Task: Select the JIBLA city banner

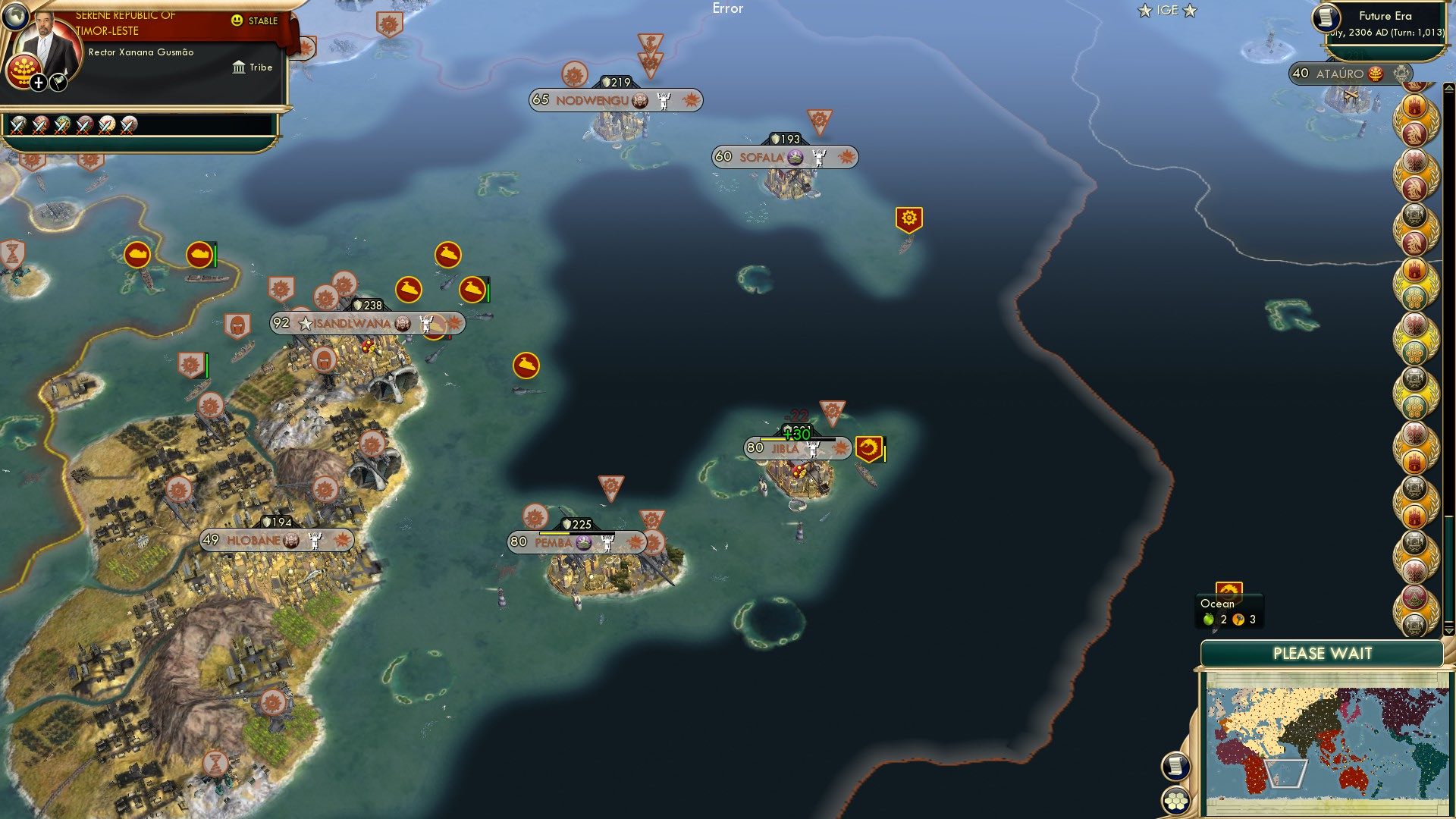Action: [x=786, y=448]
